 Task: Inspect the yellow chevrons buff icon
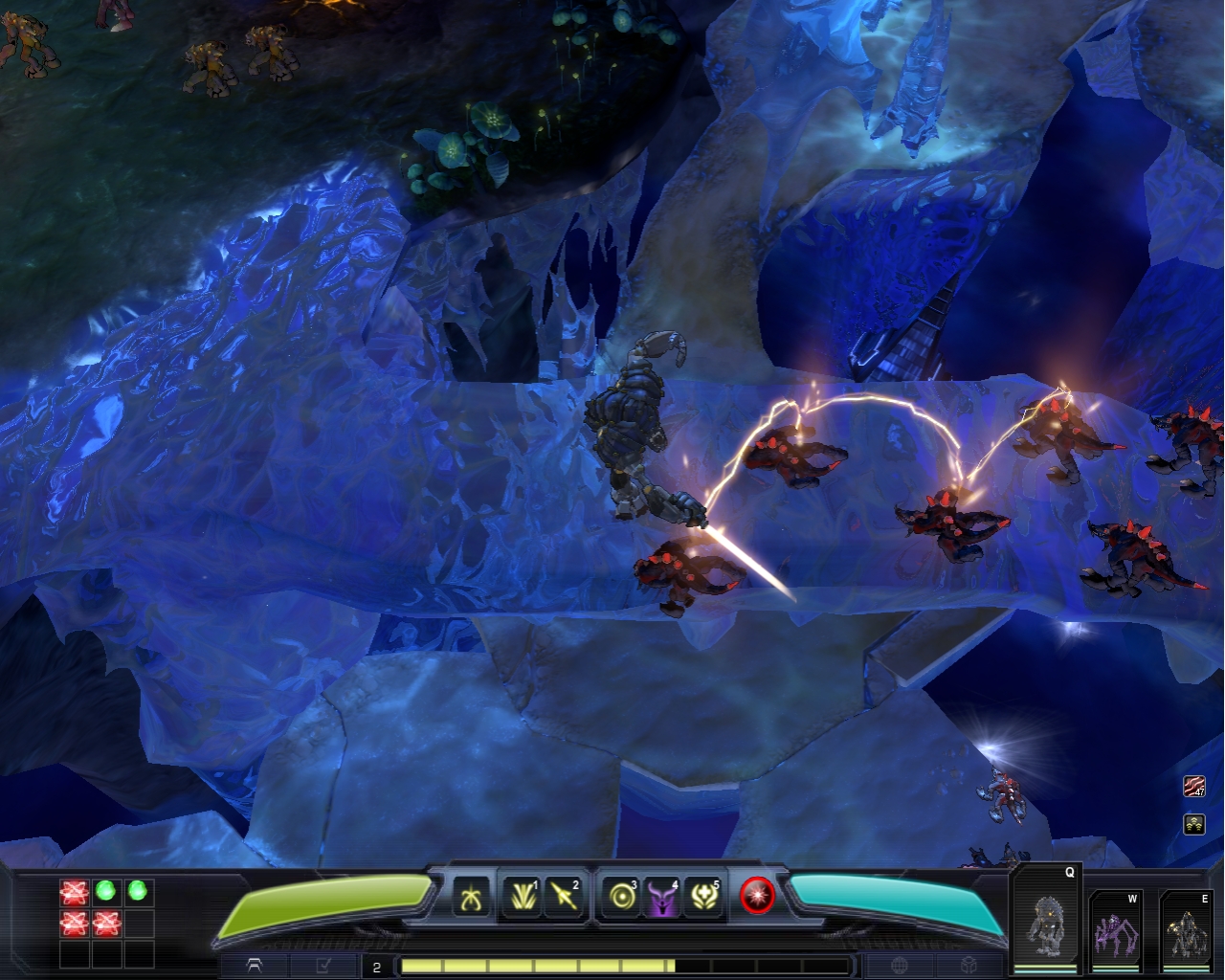tap(1193, 823)
